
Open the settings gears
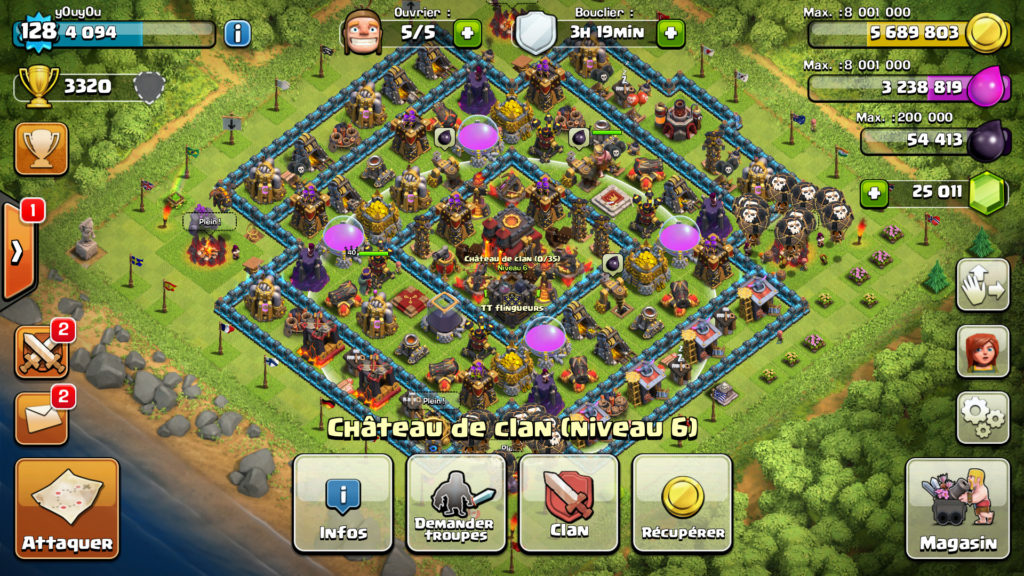coord(982,417)
